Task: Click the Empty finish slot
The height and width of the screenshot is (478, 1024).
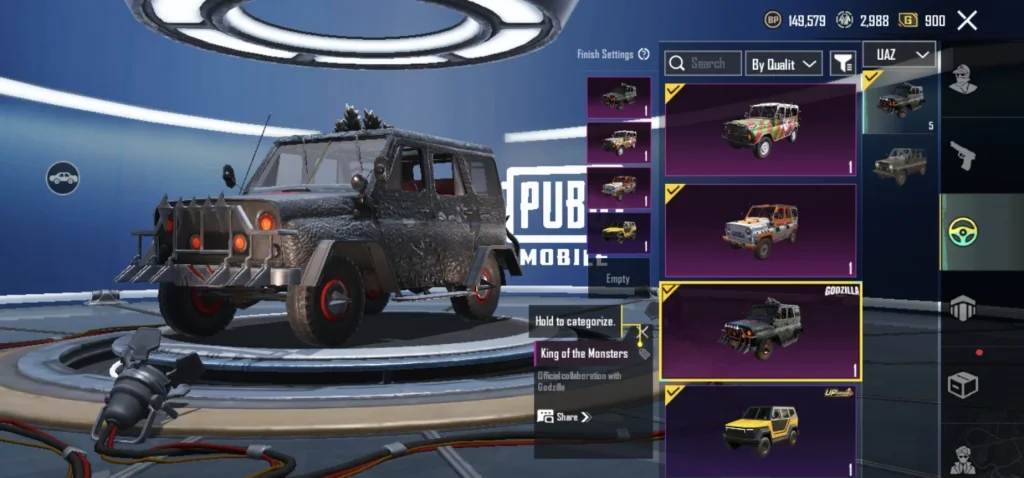Action: (x=618, y=279)
